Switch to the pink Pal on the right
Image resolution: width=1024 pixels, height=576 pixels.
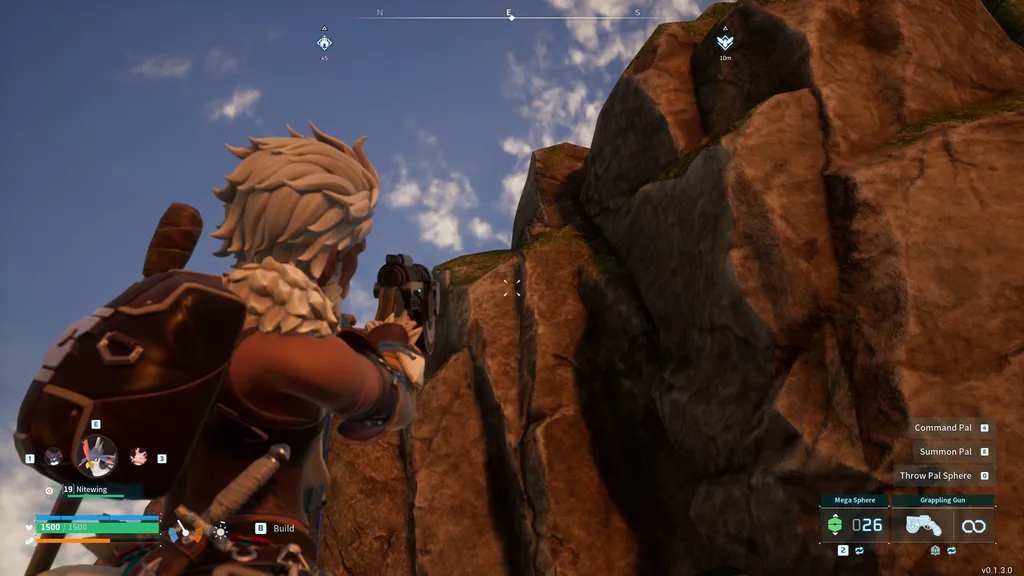139,456
